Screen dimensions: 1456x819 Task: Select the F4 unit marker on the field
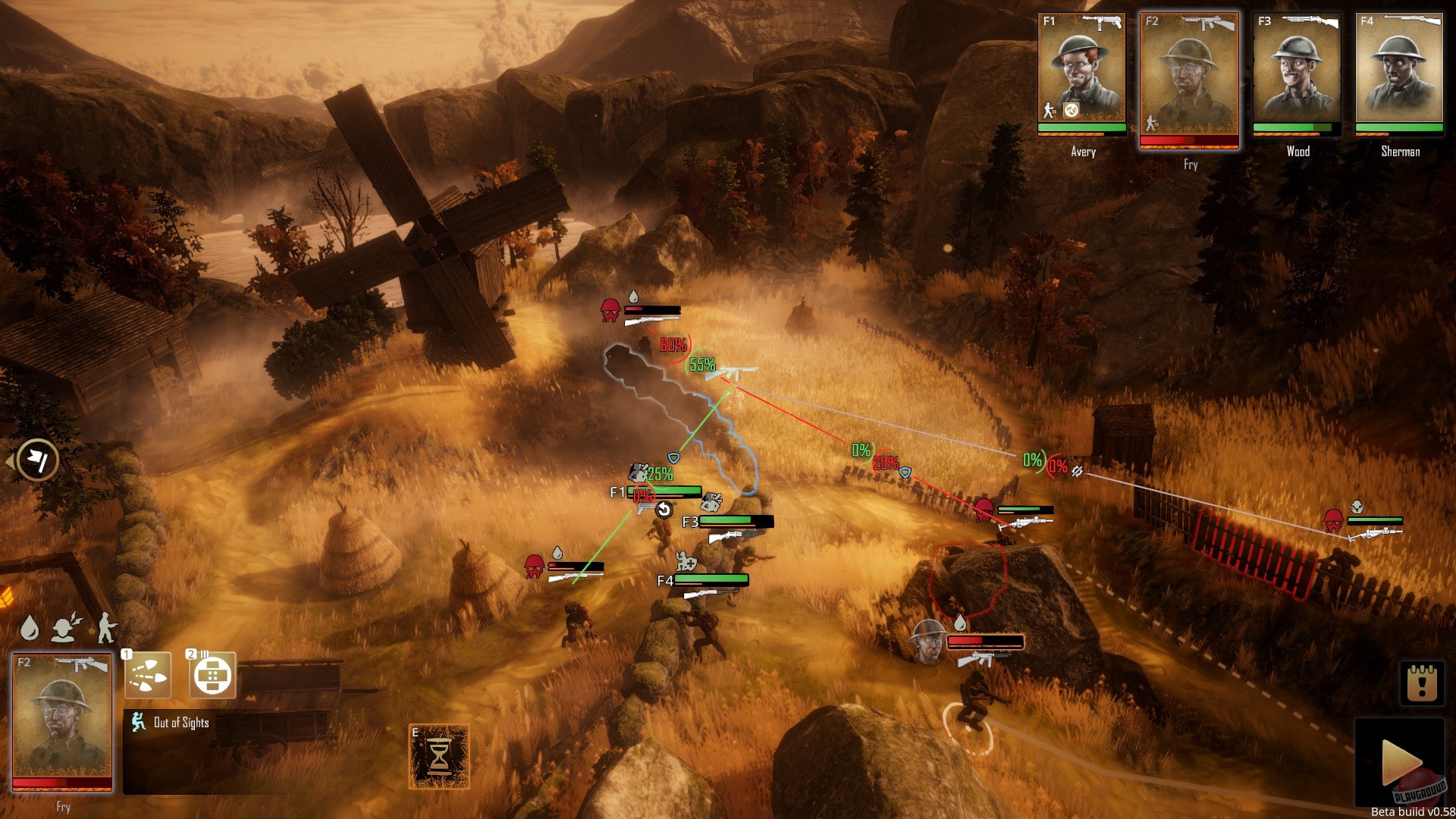tap(665, 581)
